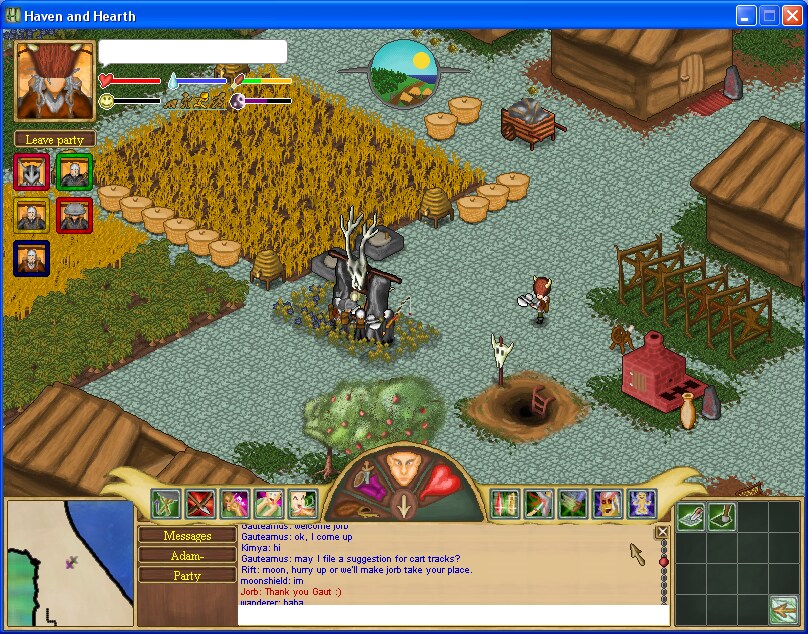Click the yellow mask hotbar icon
The image size is (808, 634).
(607, 503)
